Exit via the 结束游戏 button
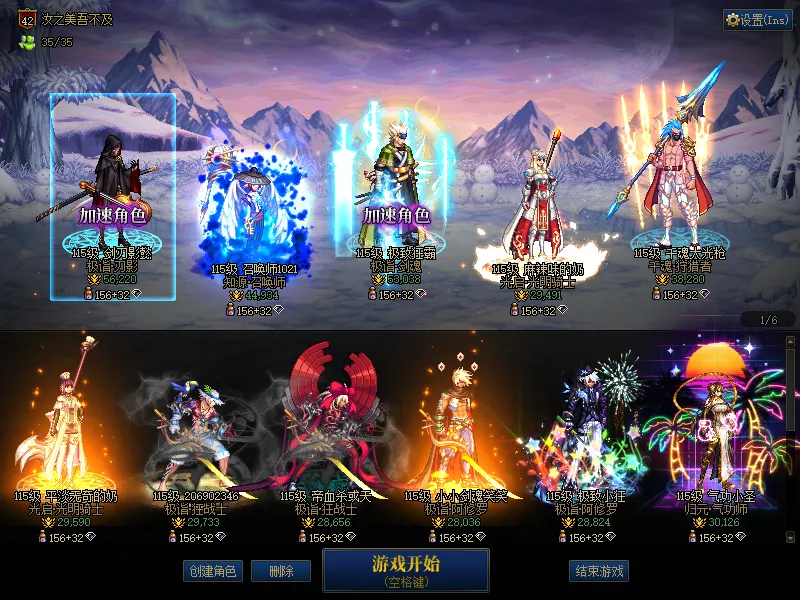800x600 pixels. (x=599, y=571)
